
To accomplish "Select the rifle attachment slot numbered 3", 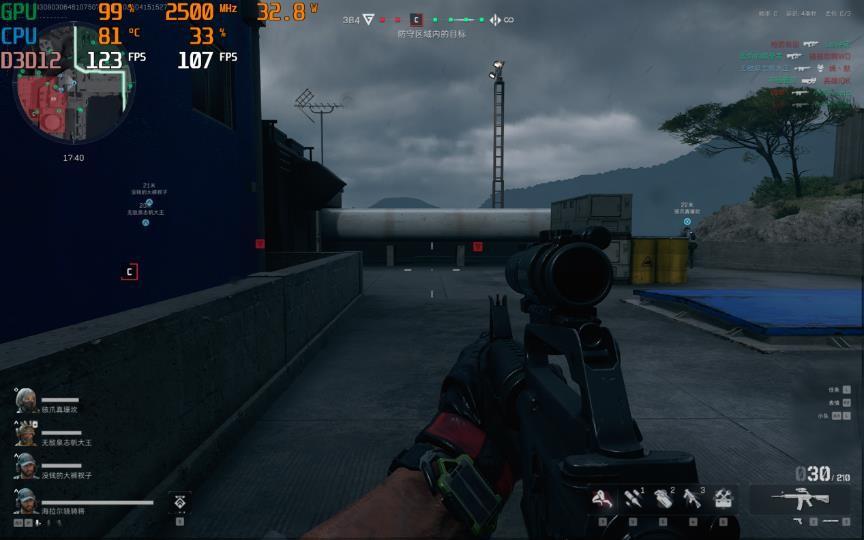I will (x=693, y=498).
